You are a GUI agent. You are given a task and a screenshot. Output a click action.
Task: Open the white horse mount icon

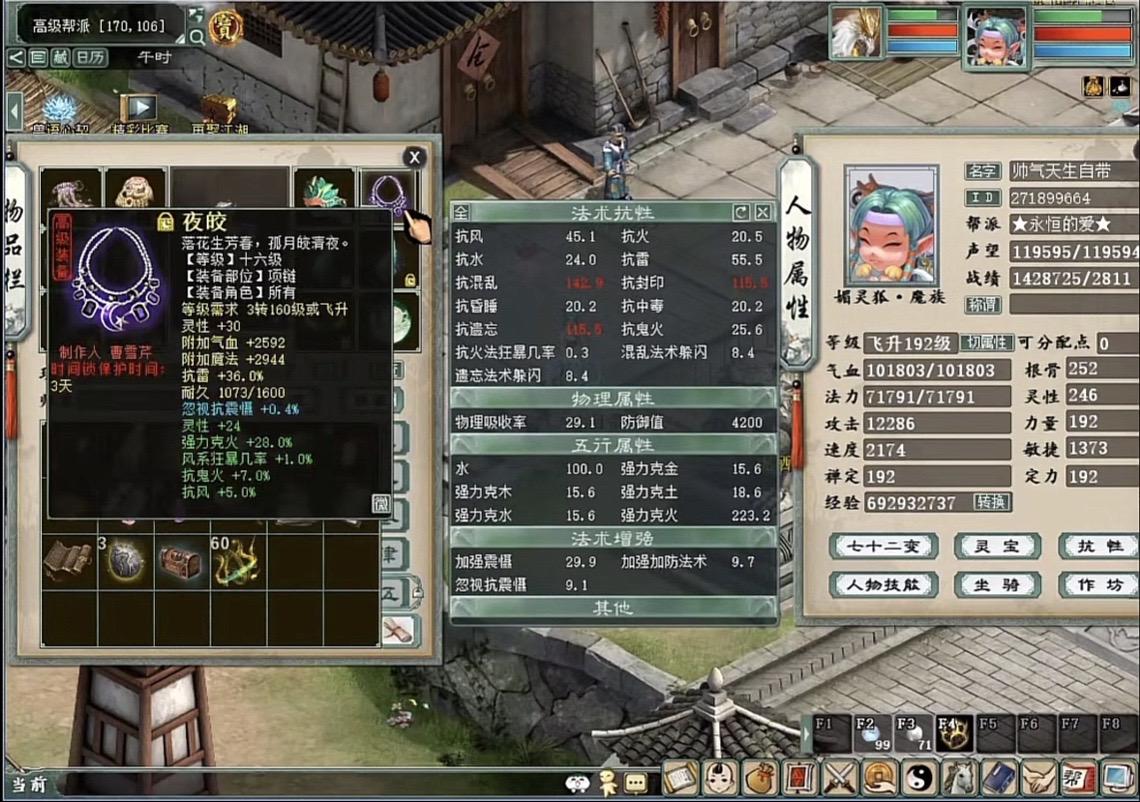point(959,778)
